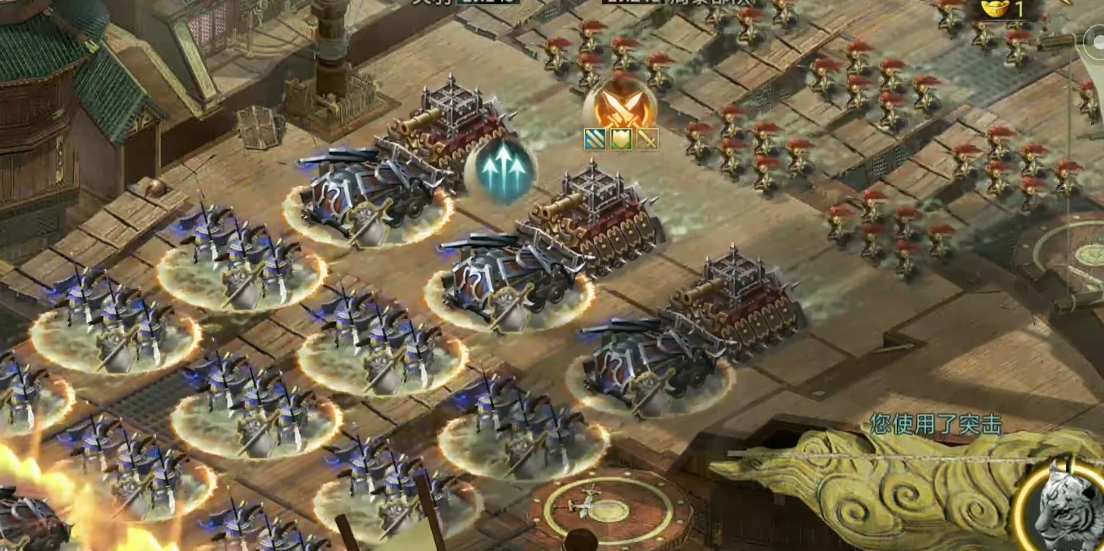
Task: Tap the glowing triple-arrow charge skill
Action: tap(501, 169)
